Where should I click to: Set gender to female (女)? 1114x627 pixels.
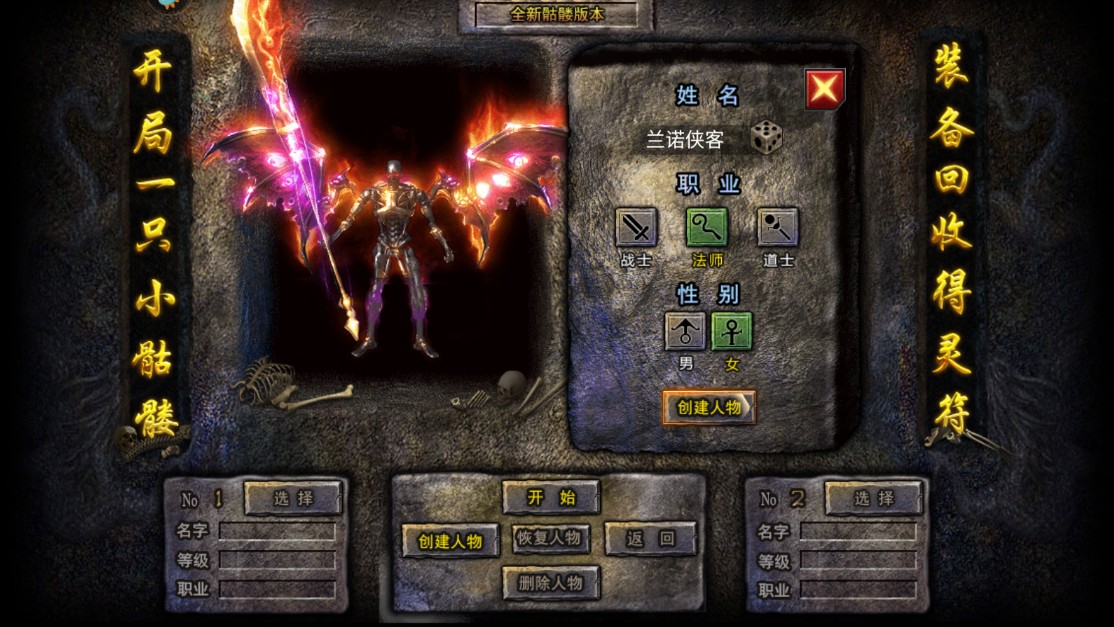pos(732,331)
